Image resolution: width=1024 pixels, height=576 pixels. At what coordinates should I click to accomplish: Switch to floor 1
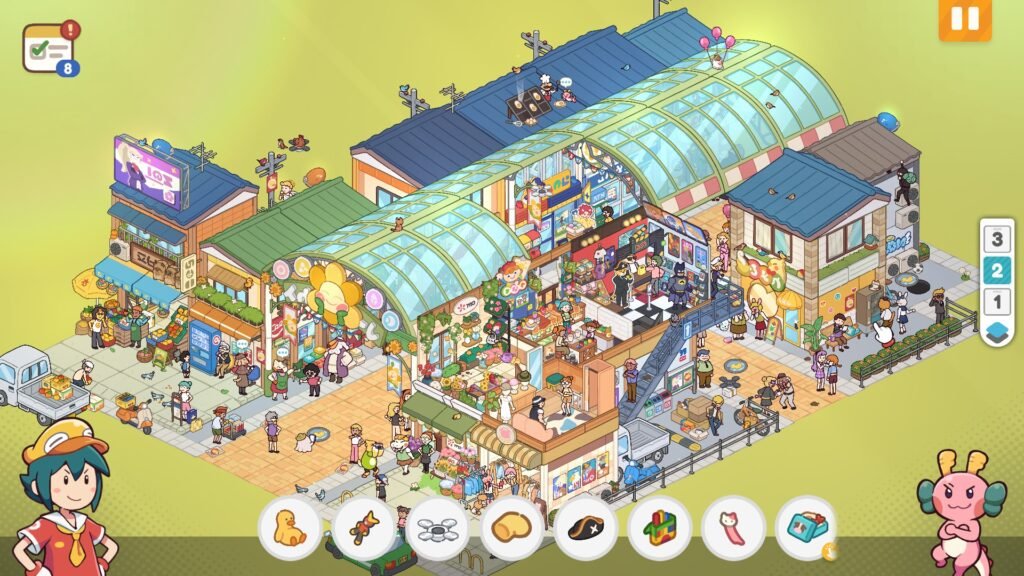click(996, 301)
